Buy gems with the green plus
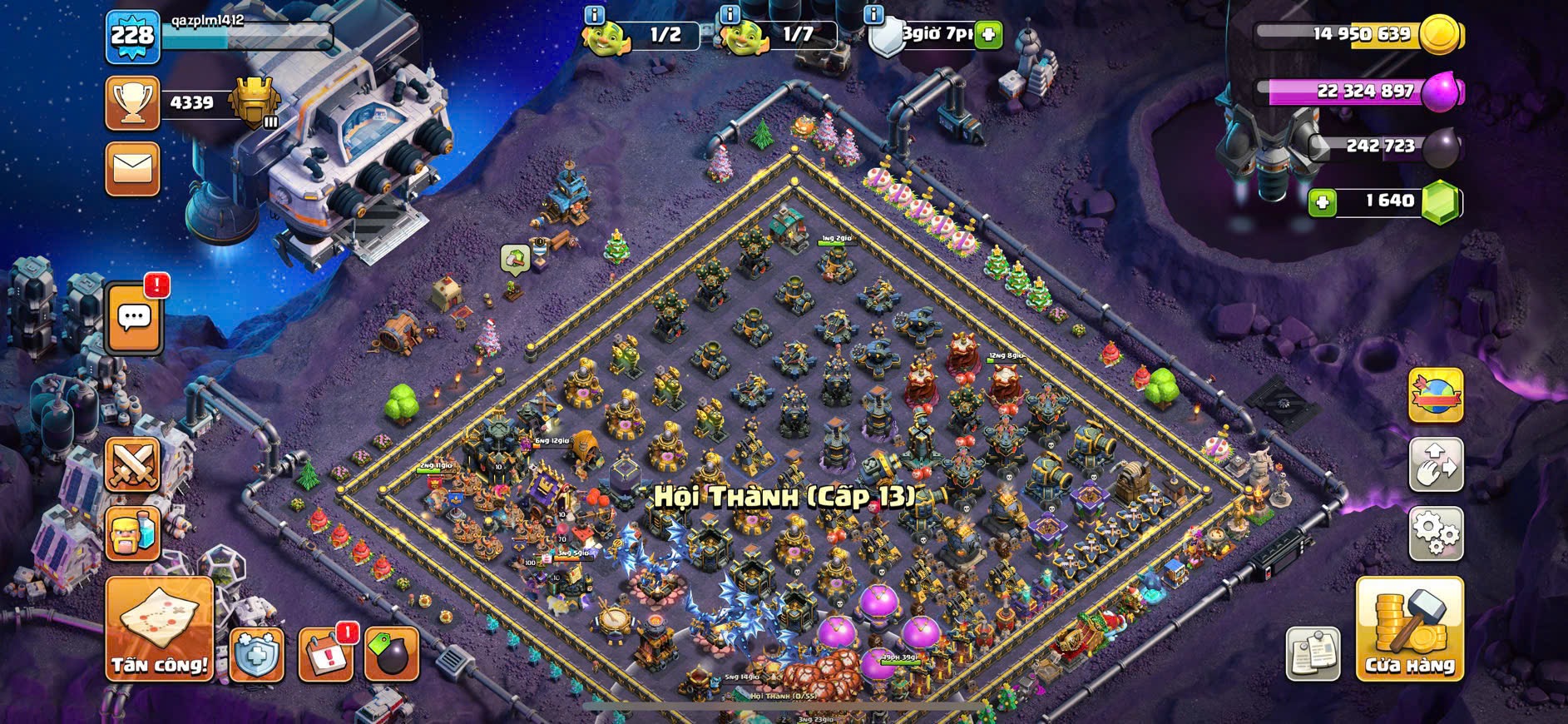This screenshot has height=724, width=1568. pos(1322,202)
